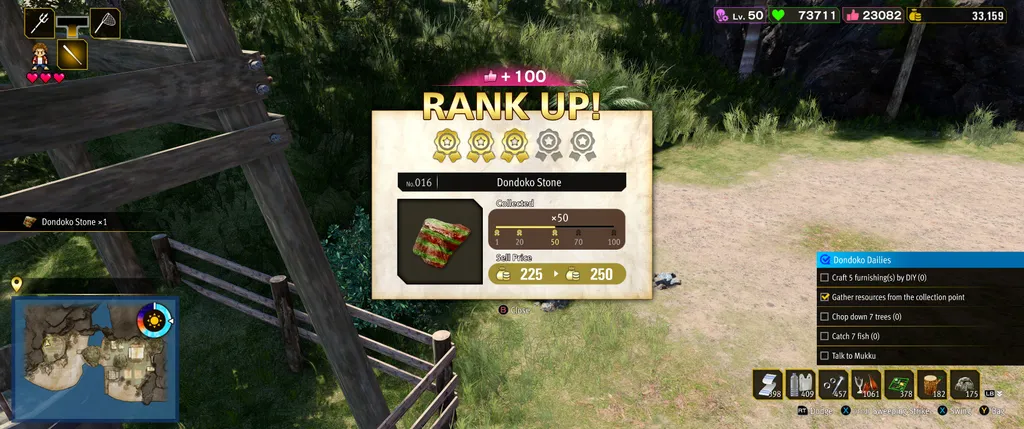Toggle the Gather resources daily checkbox
Screen dimensions: 1024x429
coord(823,297)
